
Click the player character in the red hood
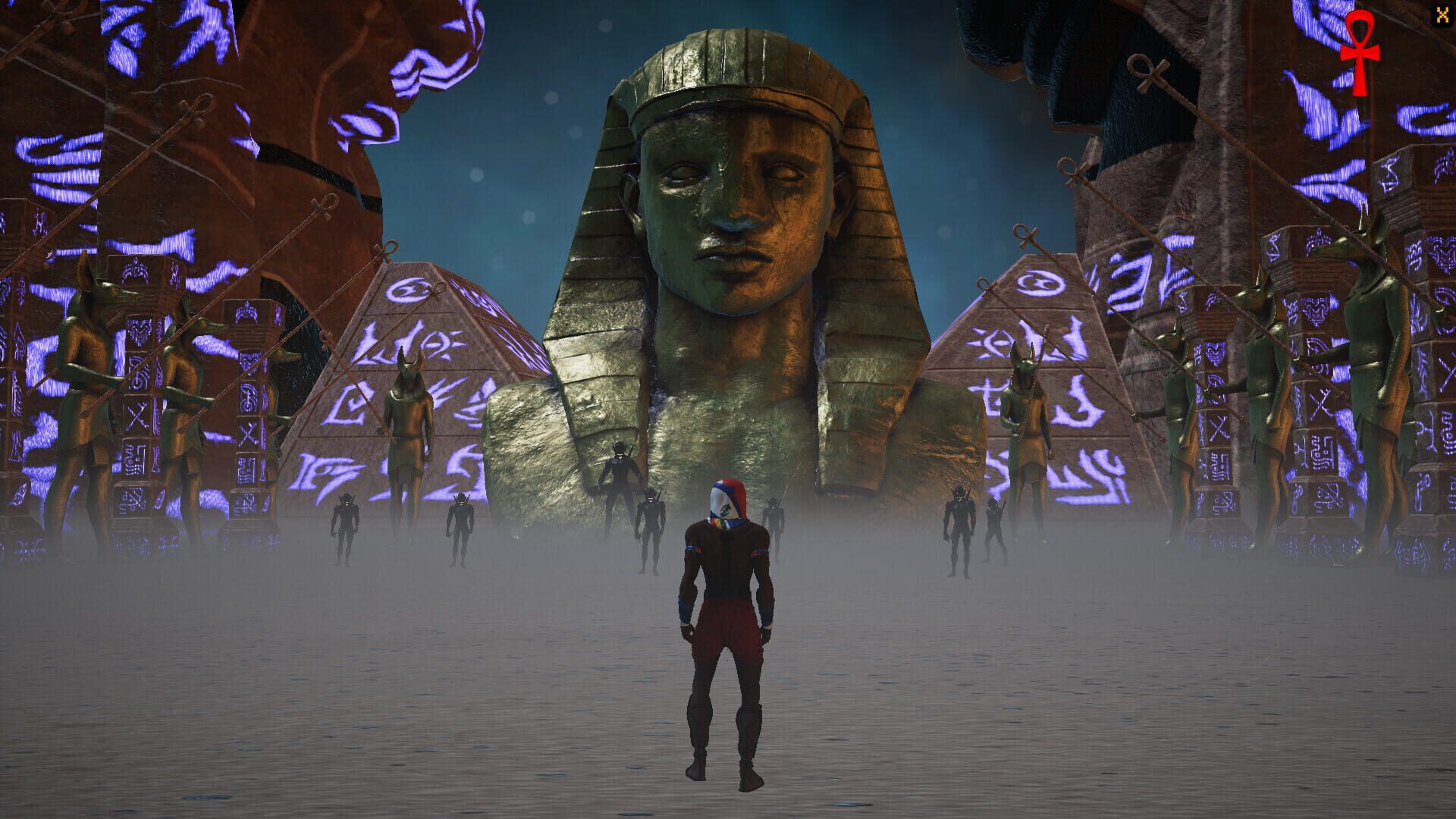[x=724, y=629]
